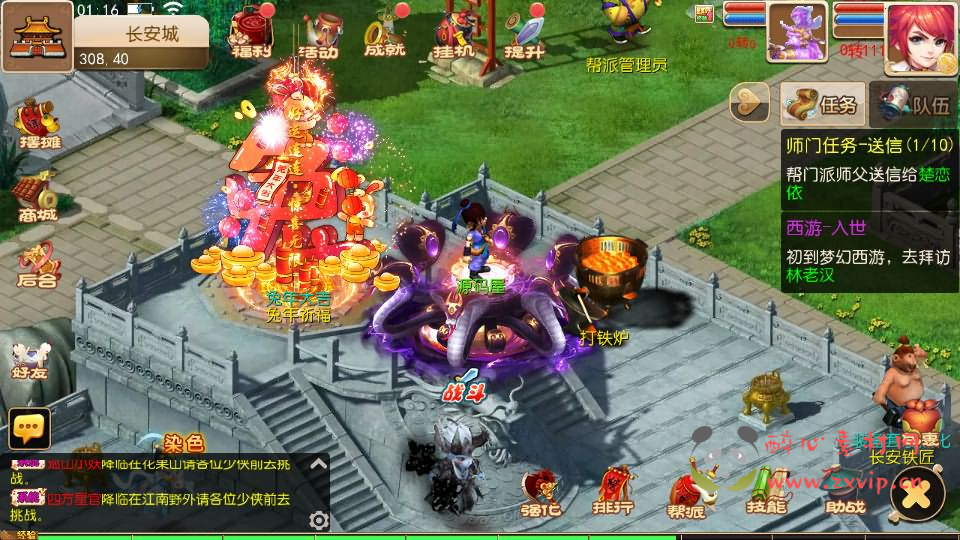Show the 排行 rankings

coord(612,491)
